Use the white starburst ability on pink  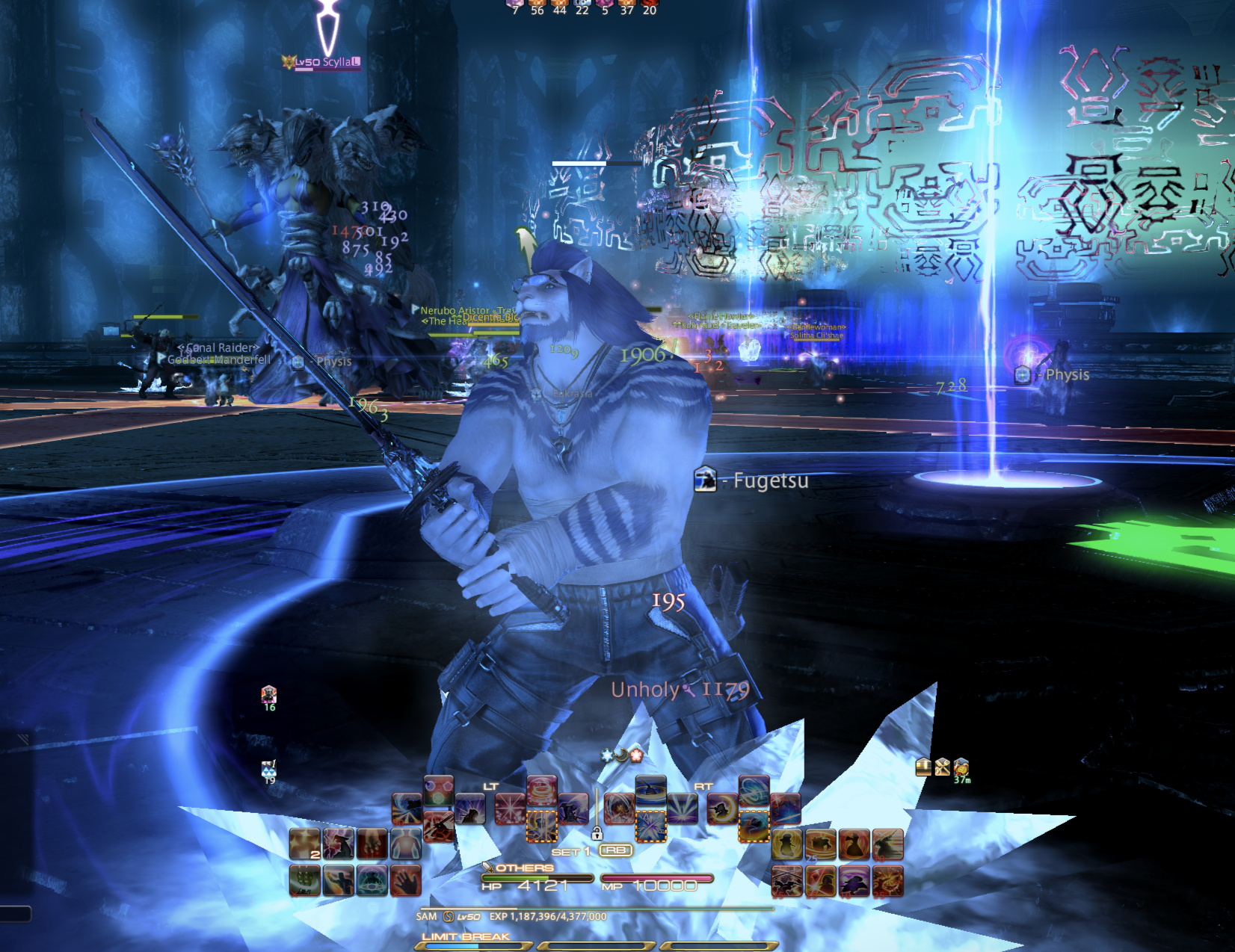[x=510, y=809]
